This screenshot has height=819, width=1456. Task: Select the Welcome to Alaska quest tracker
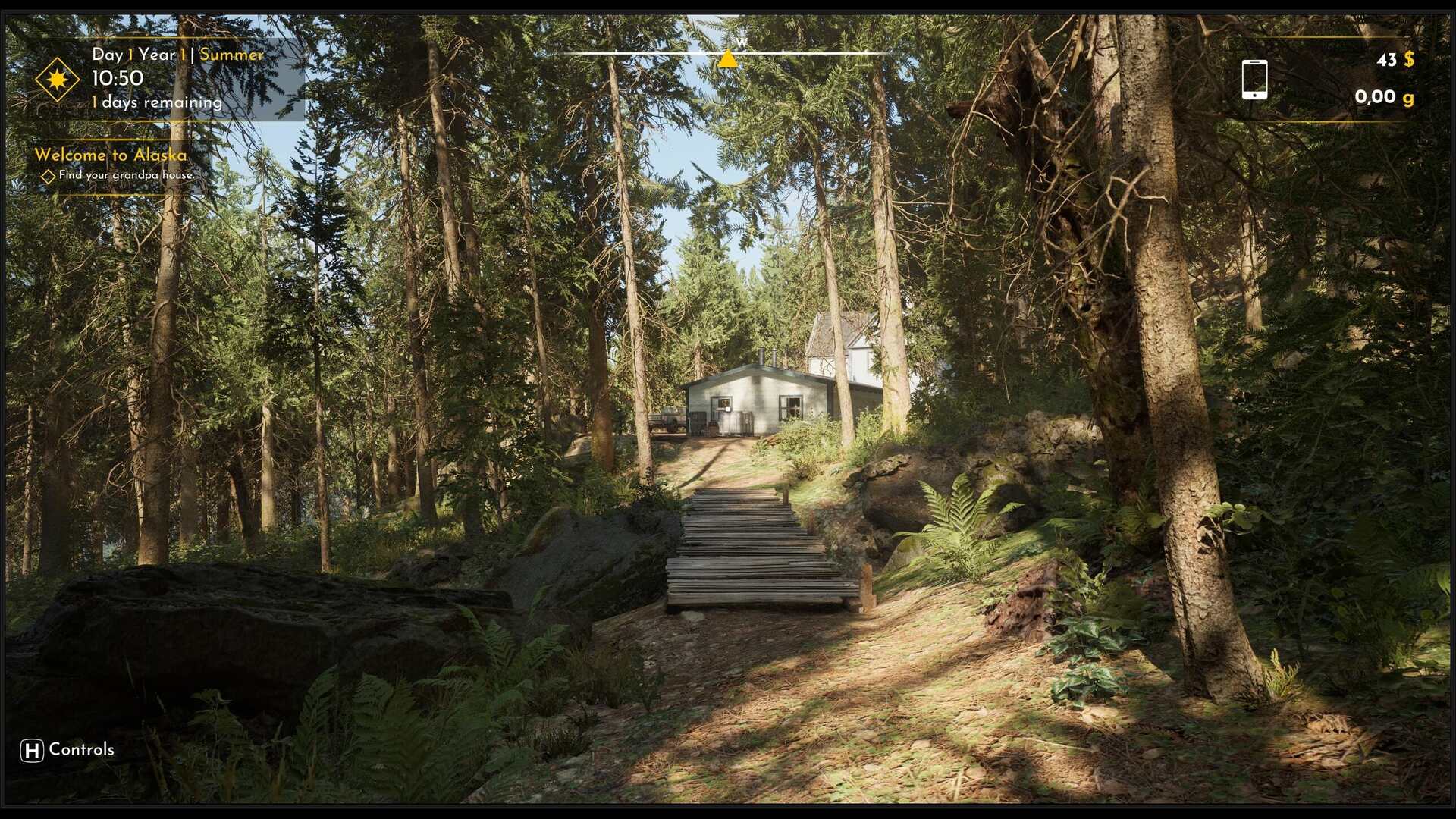(111, 155)
